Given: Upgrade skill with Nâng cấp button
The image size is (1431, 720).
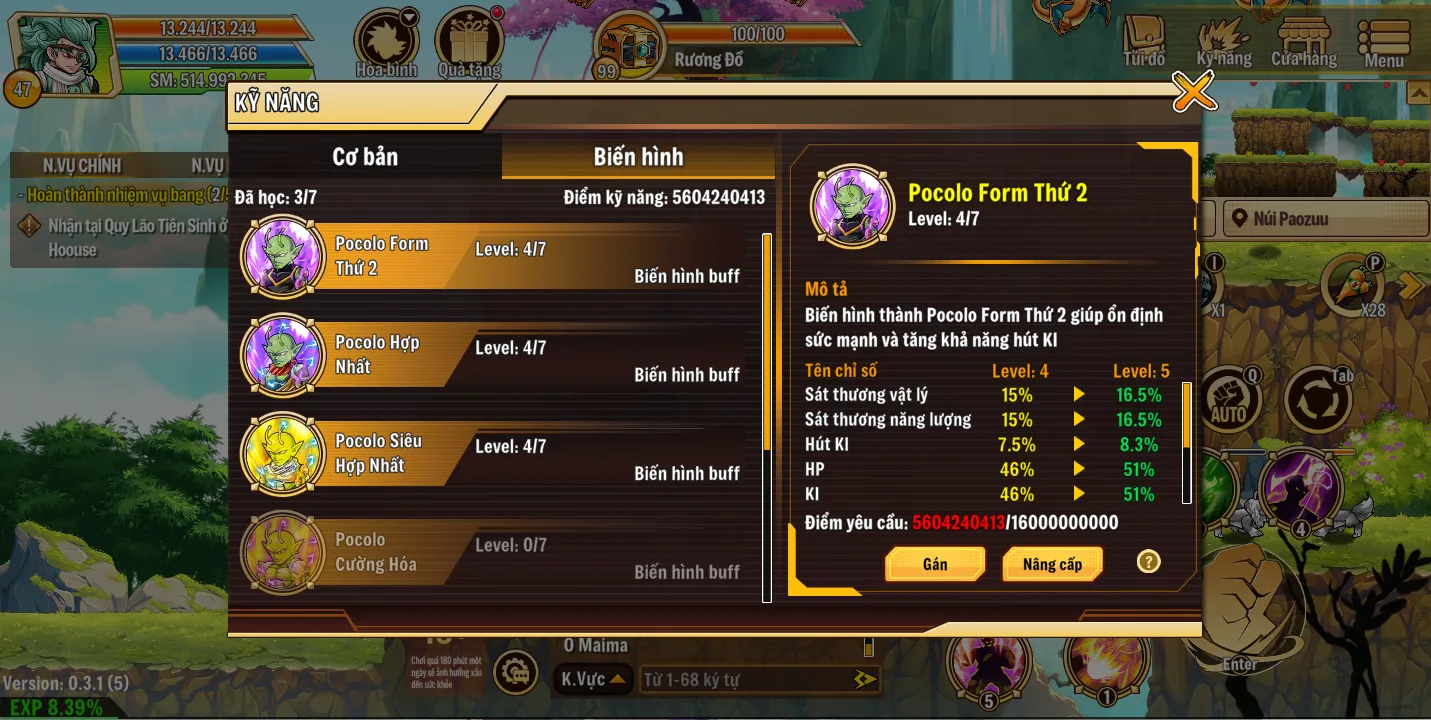Looking at the screenshot, I should 1052,565.
